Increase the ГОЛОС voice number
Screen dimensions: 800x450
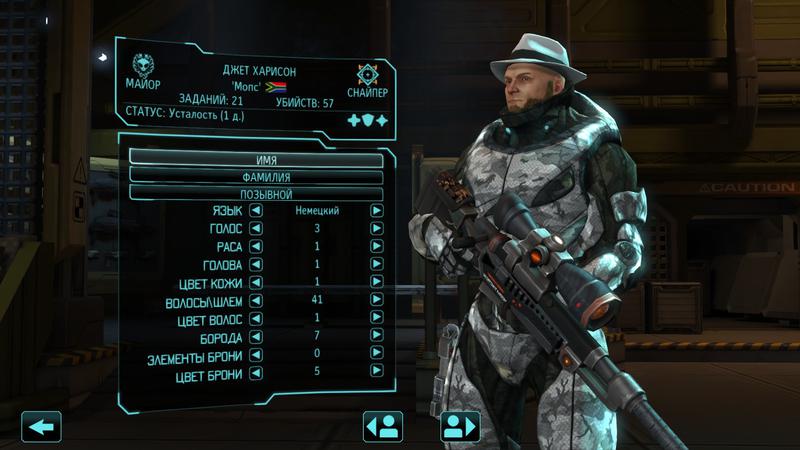coord(377,229)
